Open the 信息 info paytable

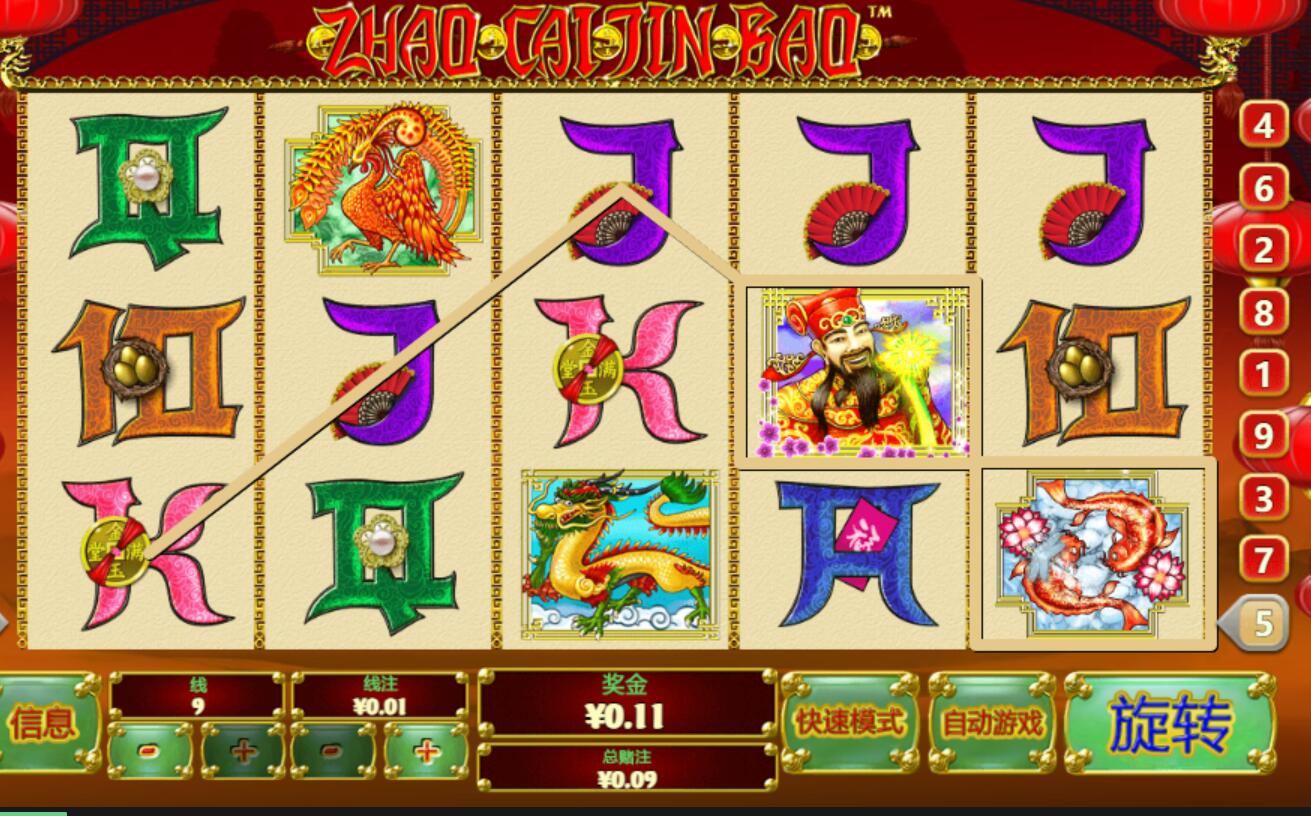pos(45,722)
